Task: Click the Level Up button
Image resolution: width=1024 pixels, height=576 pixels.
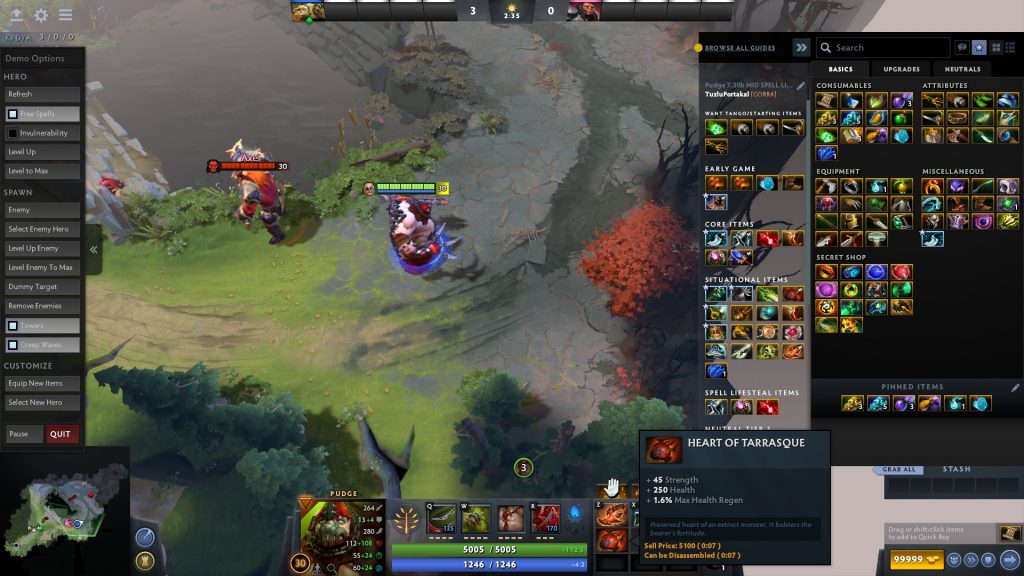Action: [42, 152]
